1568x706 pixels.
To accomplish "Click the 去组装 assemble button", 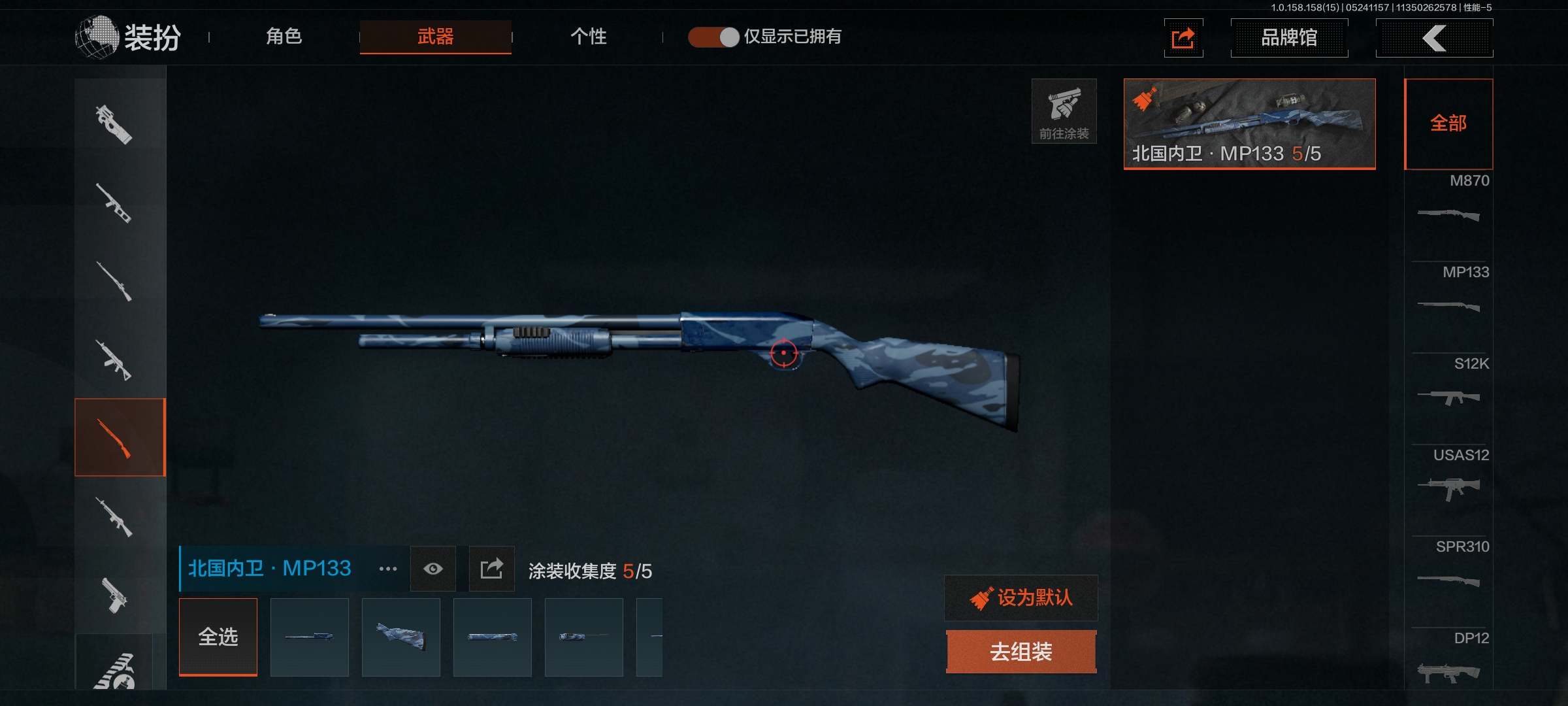I will (x=1021, y=651).
